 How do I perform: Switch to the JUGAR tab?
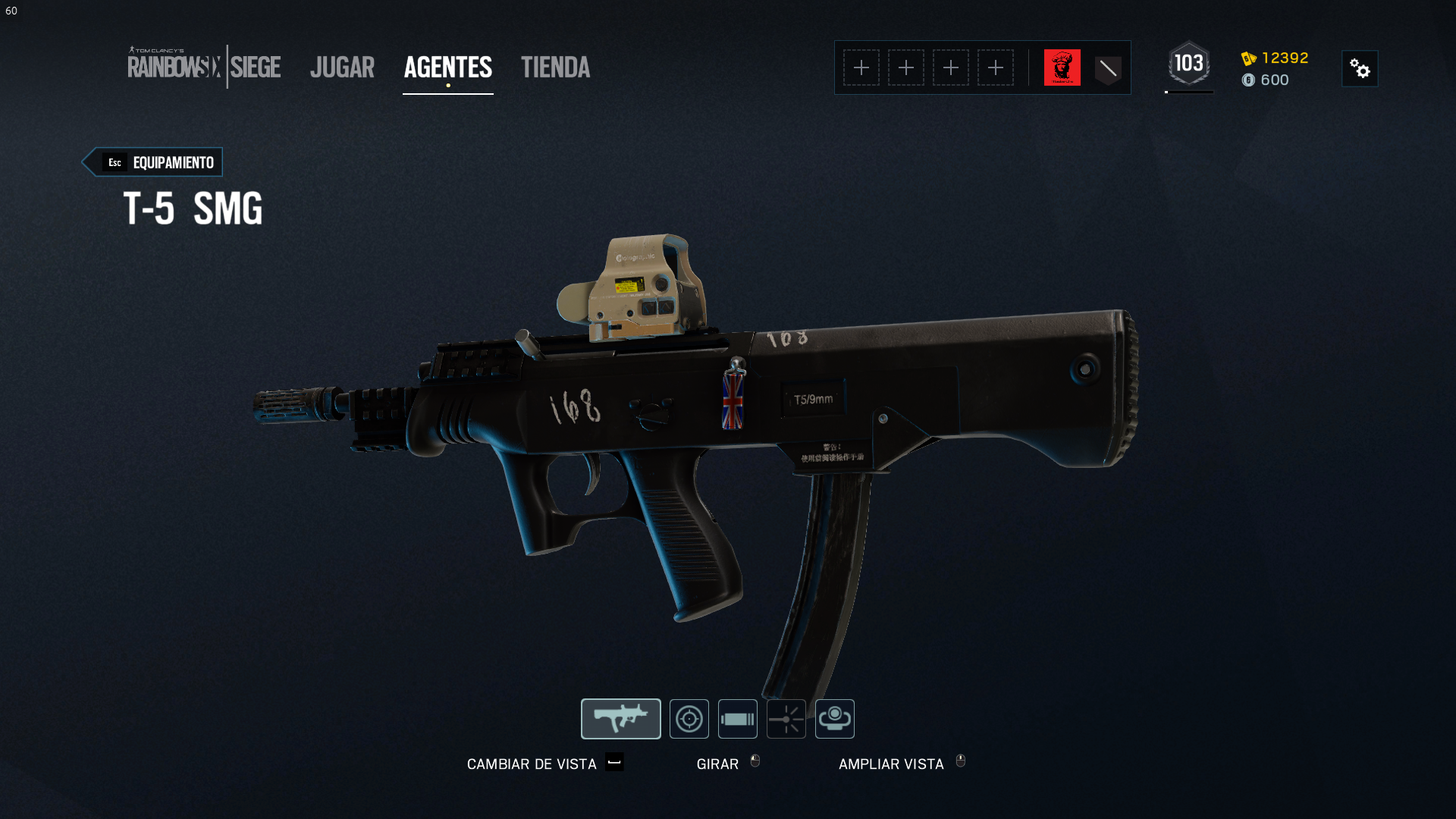[x=342, y=67]
